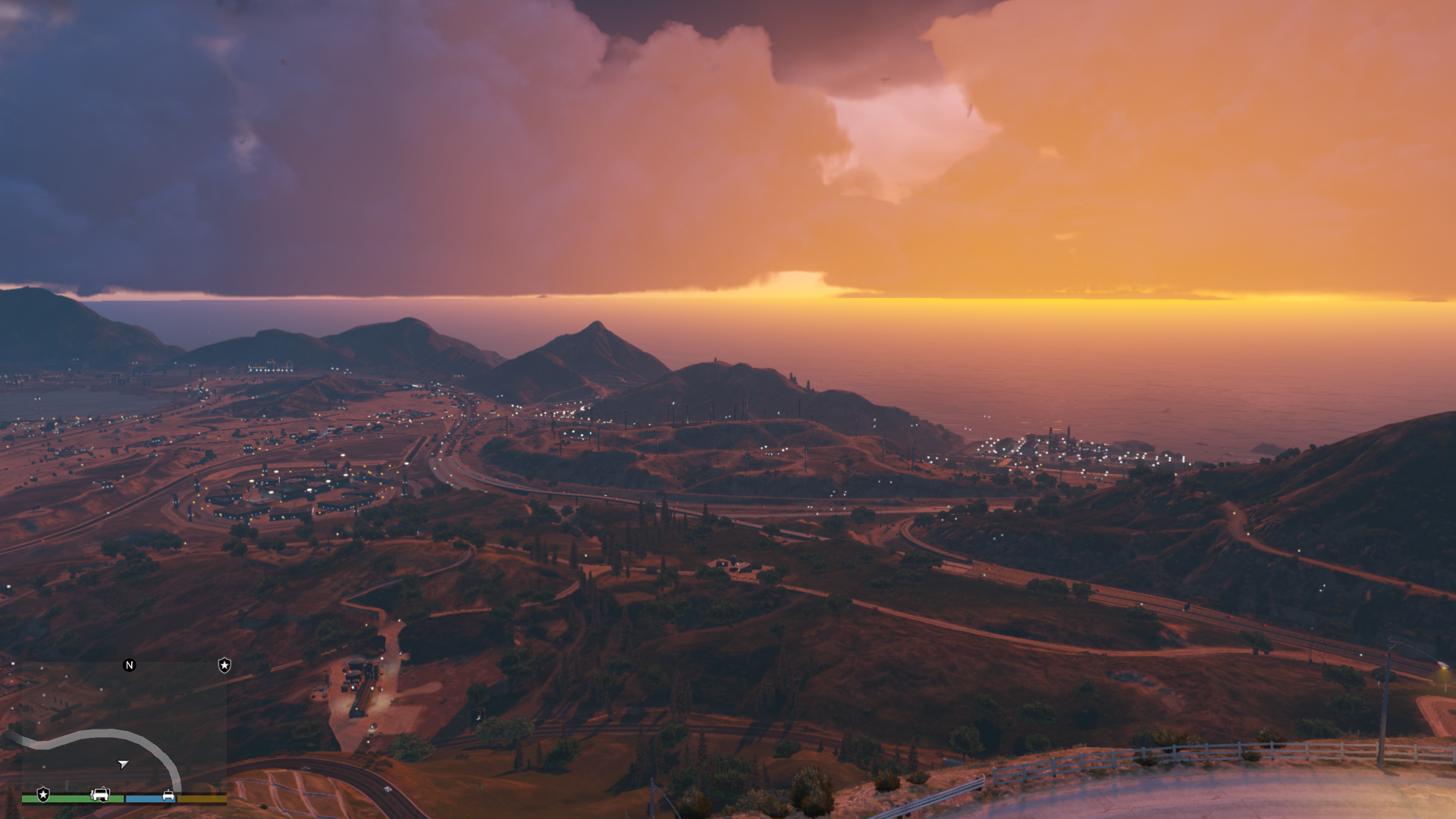Choose the car mod shop blip
Image resolution: width=1456 pixels, height=819 pixels.
[x=100, y=795]
